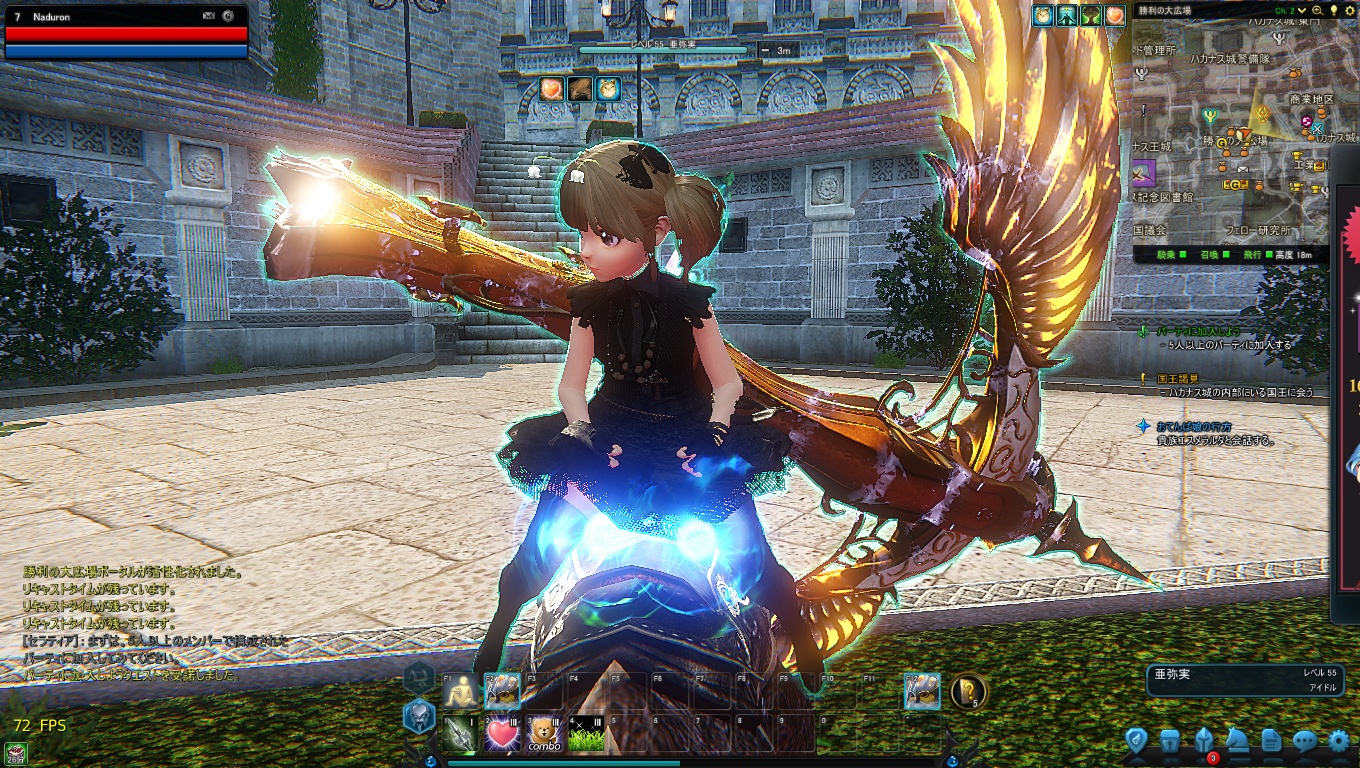This screenshot has height=768, width=1360.
Task: Use the silver spear skill in slot 1
Action: [460, 734]
